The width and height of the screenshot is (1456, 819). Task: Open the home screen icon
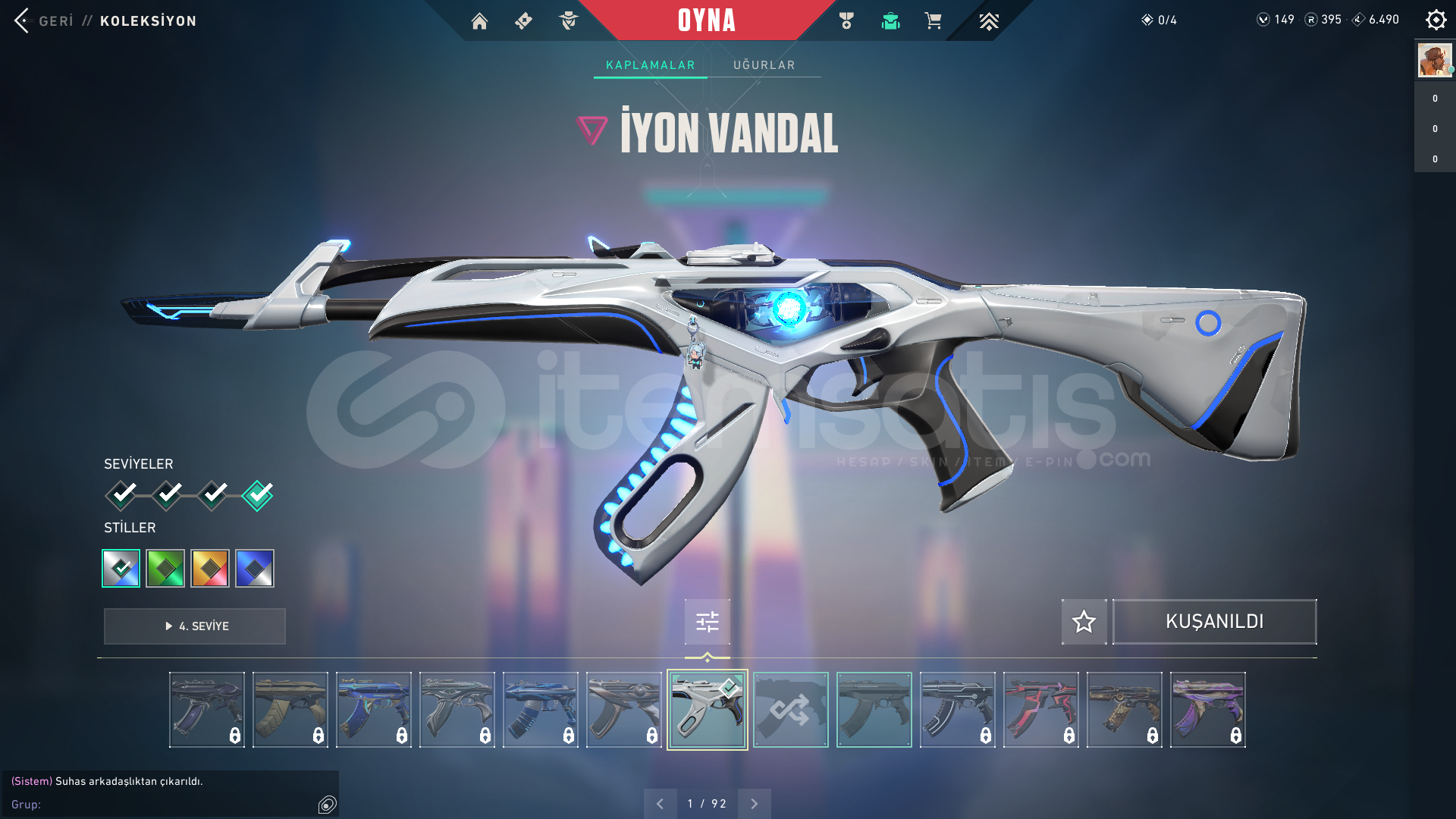tap(479, 21)
